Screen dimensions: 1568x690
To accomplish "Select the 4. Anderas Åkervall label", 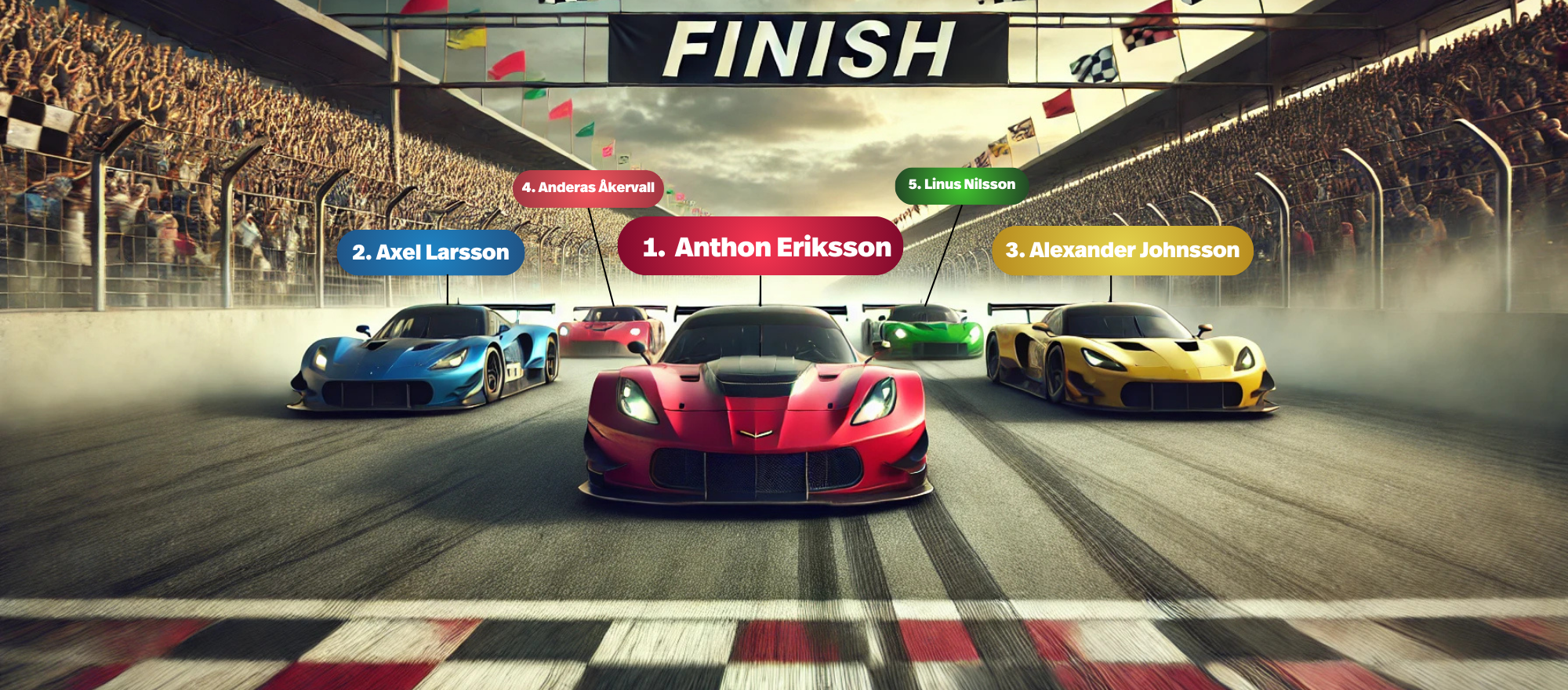I will 588,187.
